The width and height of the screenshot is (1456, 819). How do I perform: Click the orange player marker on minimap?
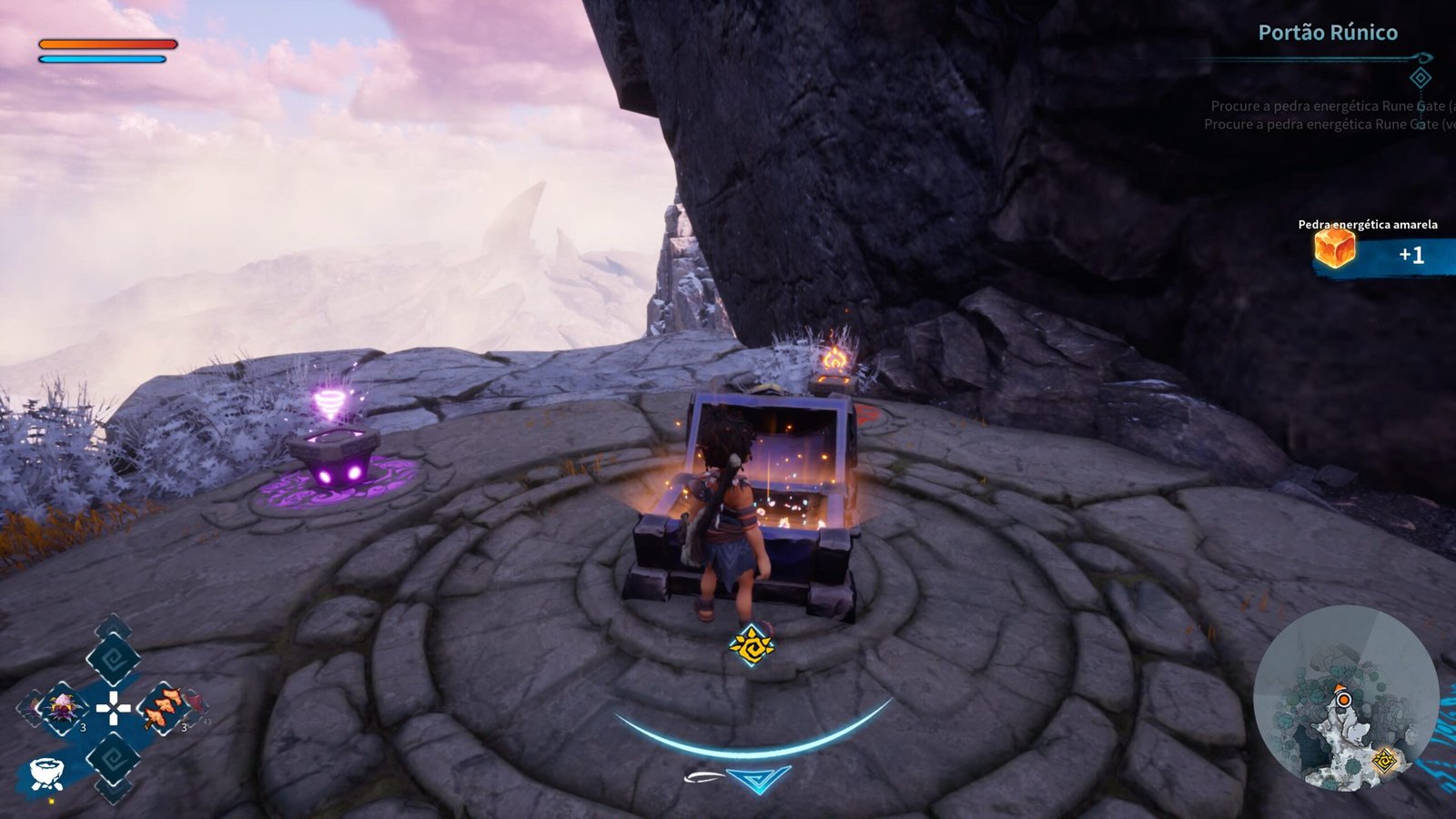[1343, 699]
